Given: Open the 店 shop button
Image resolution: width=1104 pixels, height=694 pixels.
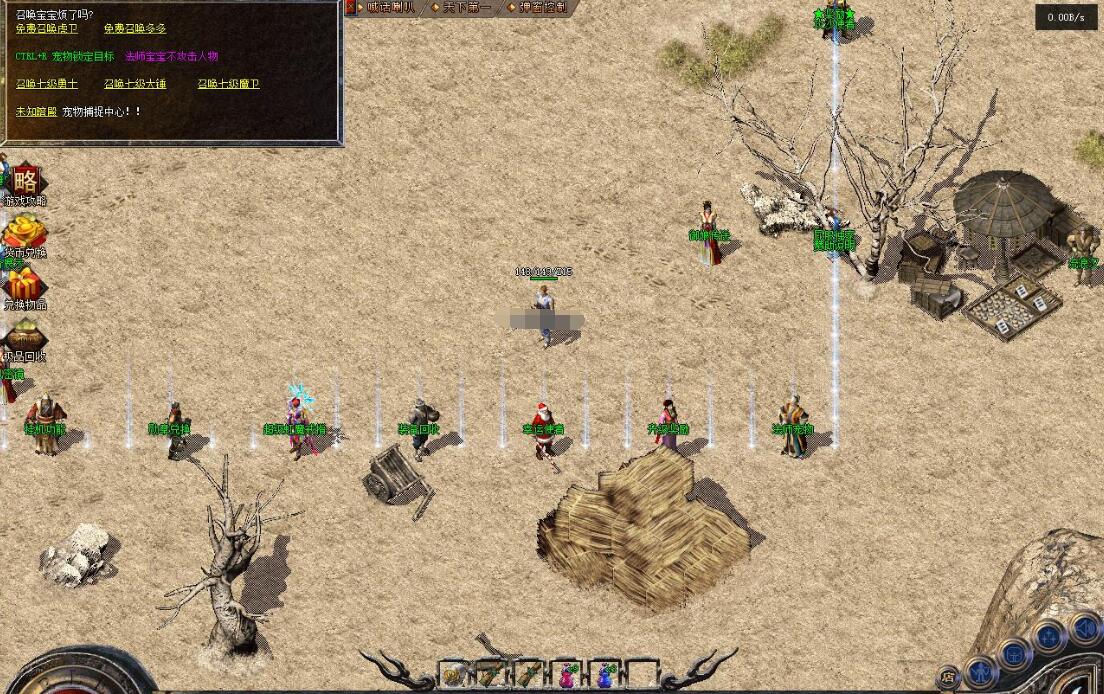Looking at the screenshot, I should pyautogui.click(x=947, y=677).
